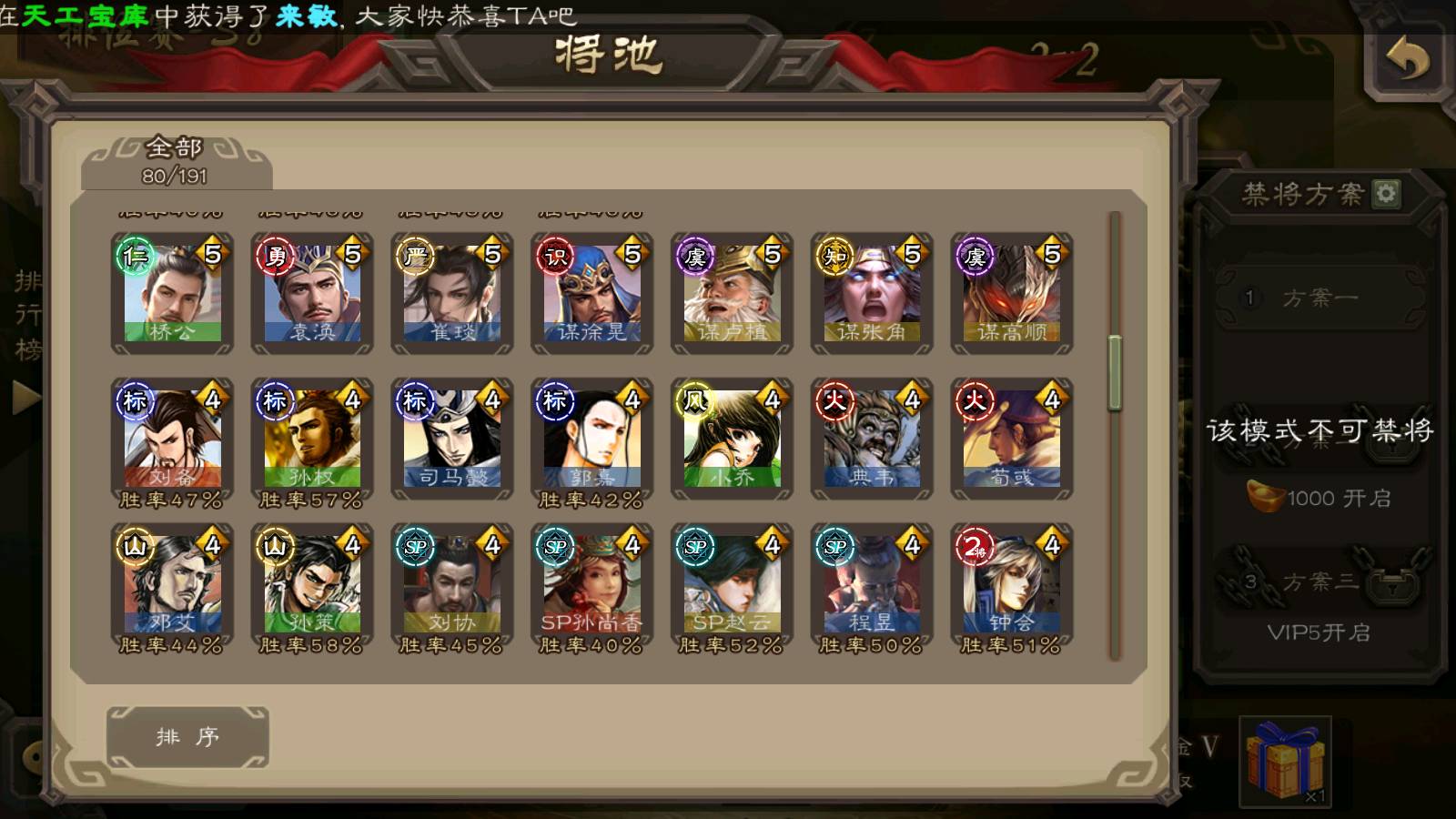Pick the 谋卢植 general card

tap(732, 293)
